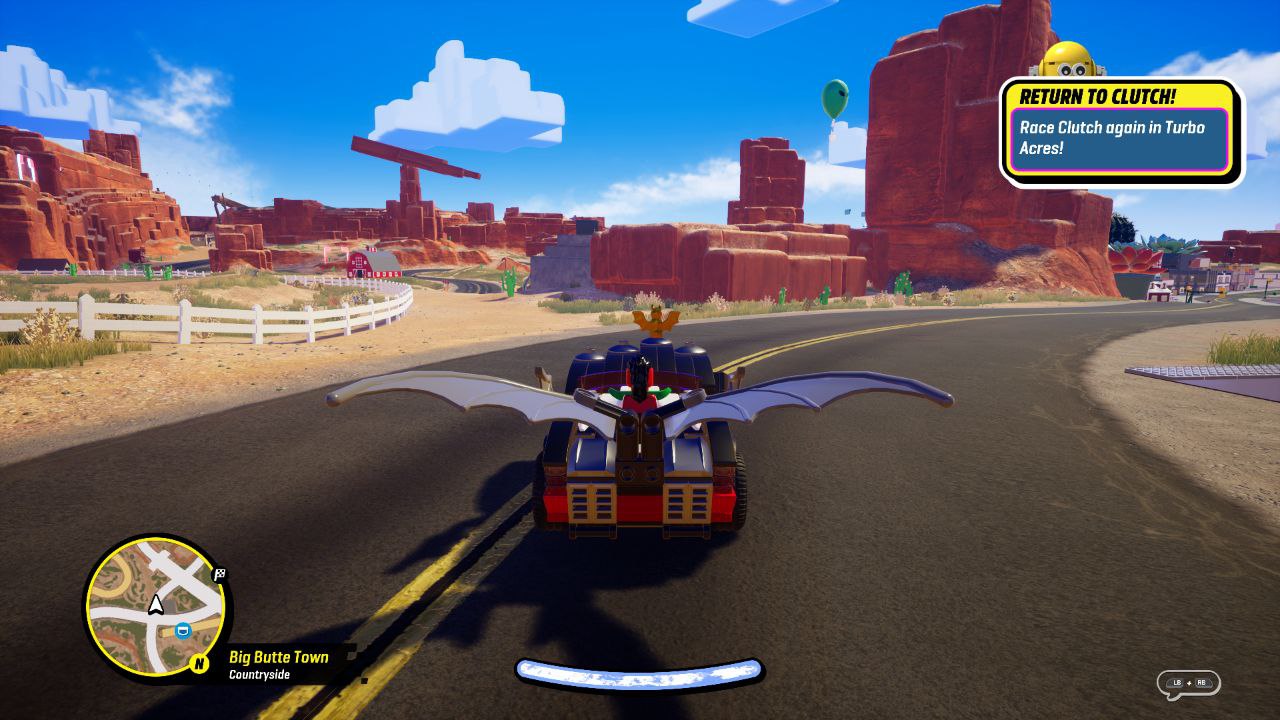Select the blue marker on the minimap

click(x=182, y=631)
